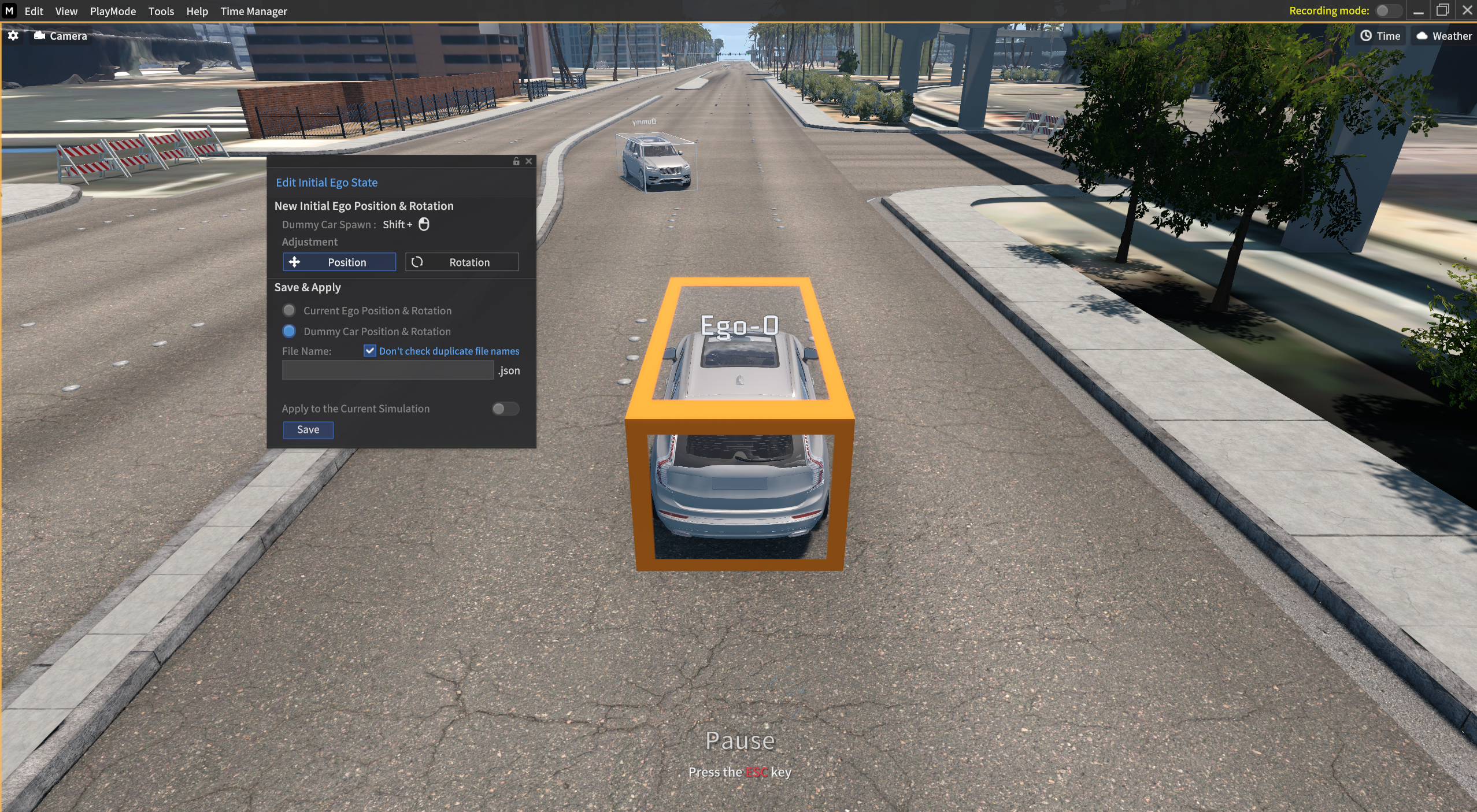Viewport: 1477px width, 812px height.
Task: Open the Camera options
Action: [x=61, y=36]
